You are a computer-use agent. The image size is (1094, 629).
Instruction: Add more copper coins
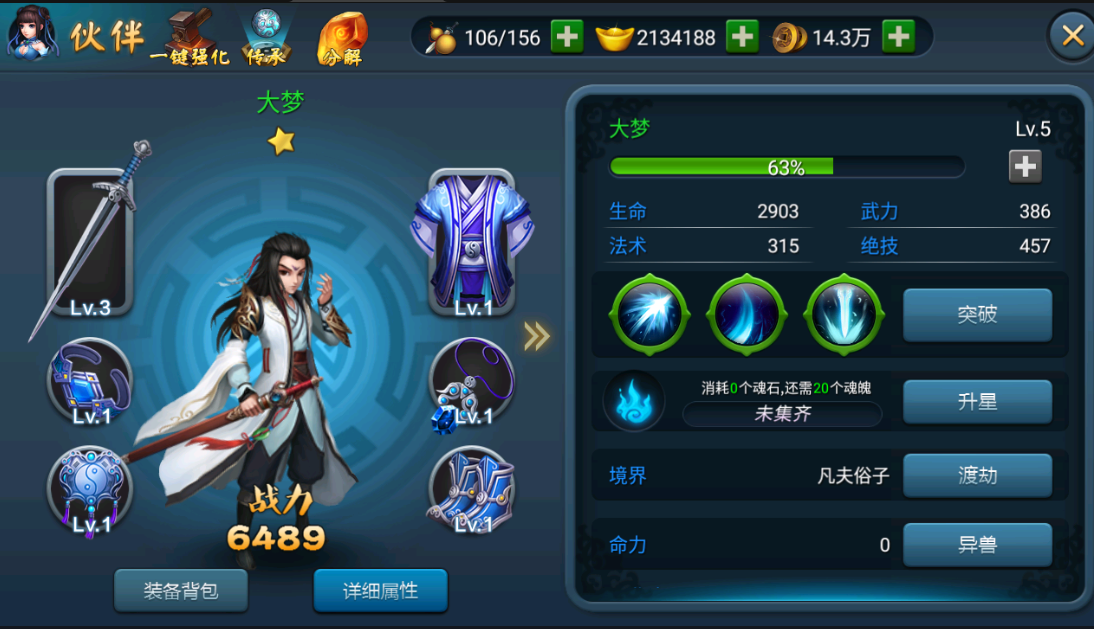pyautogui.click(x=898, y=38)
